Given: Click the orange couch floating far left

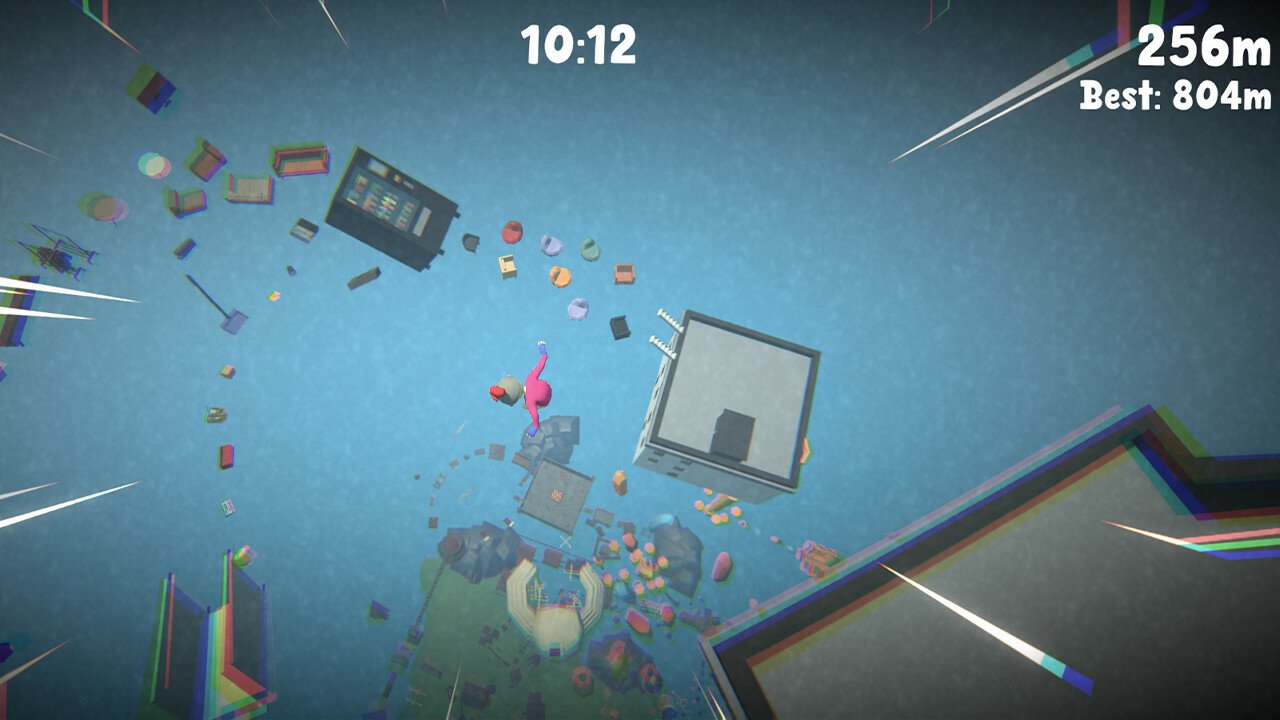Looking at the screenshot, I should [x=300, y=162].
